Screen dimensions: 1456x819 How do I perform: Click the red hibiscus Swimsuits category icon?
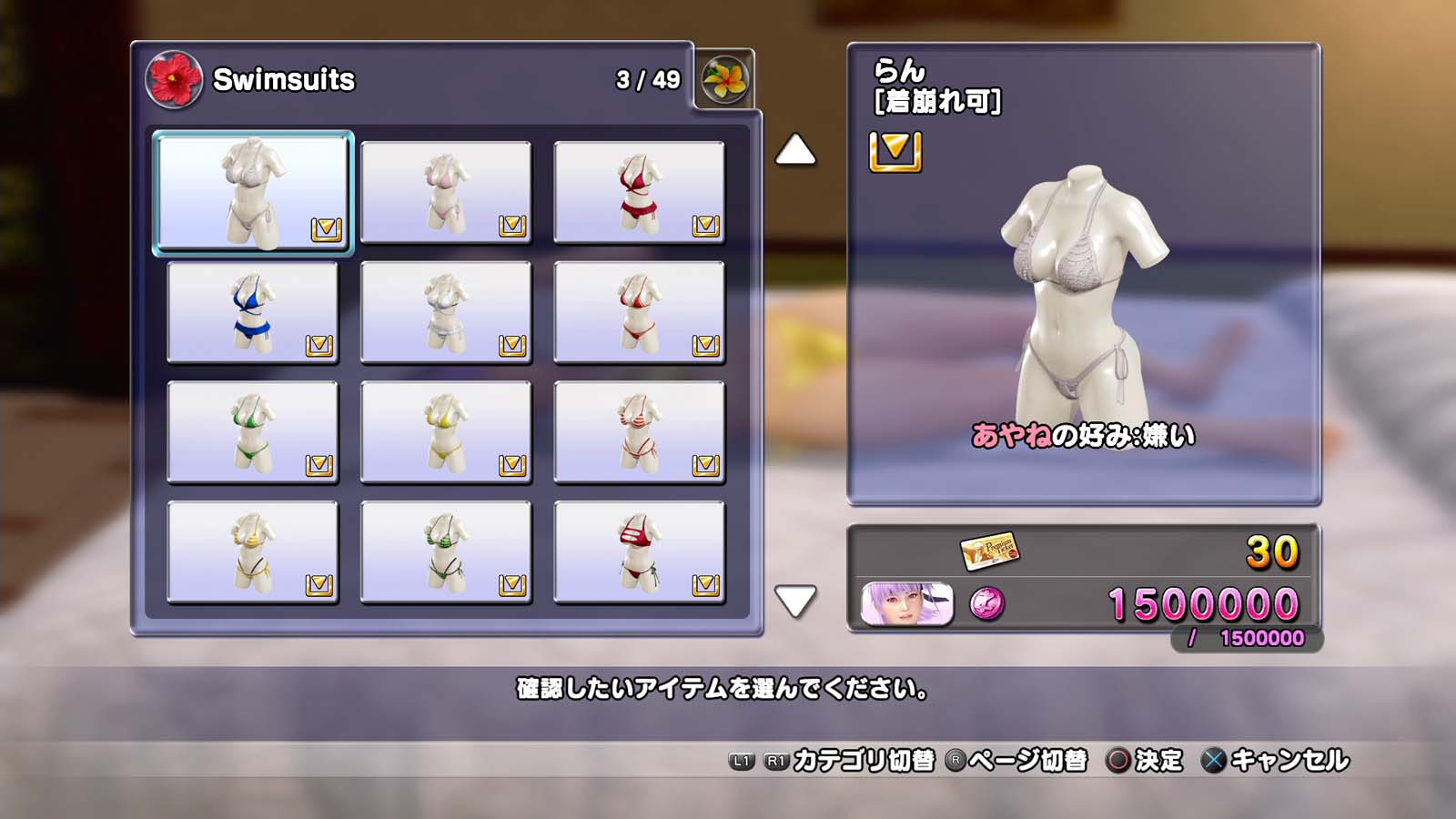point(174,79)
